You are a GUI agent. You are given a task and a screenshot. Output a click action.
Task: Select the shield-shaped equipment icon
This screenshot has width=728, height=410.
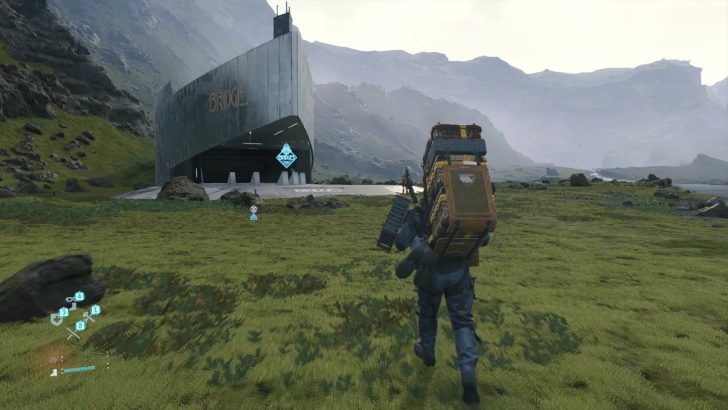(58, 318)
